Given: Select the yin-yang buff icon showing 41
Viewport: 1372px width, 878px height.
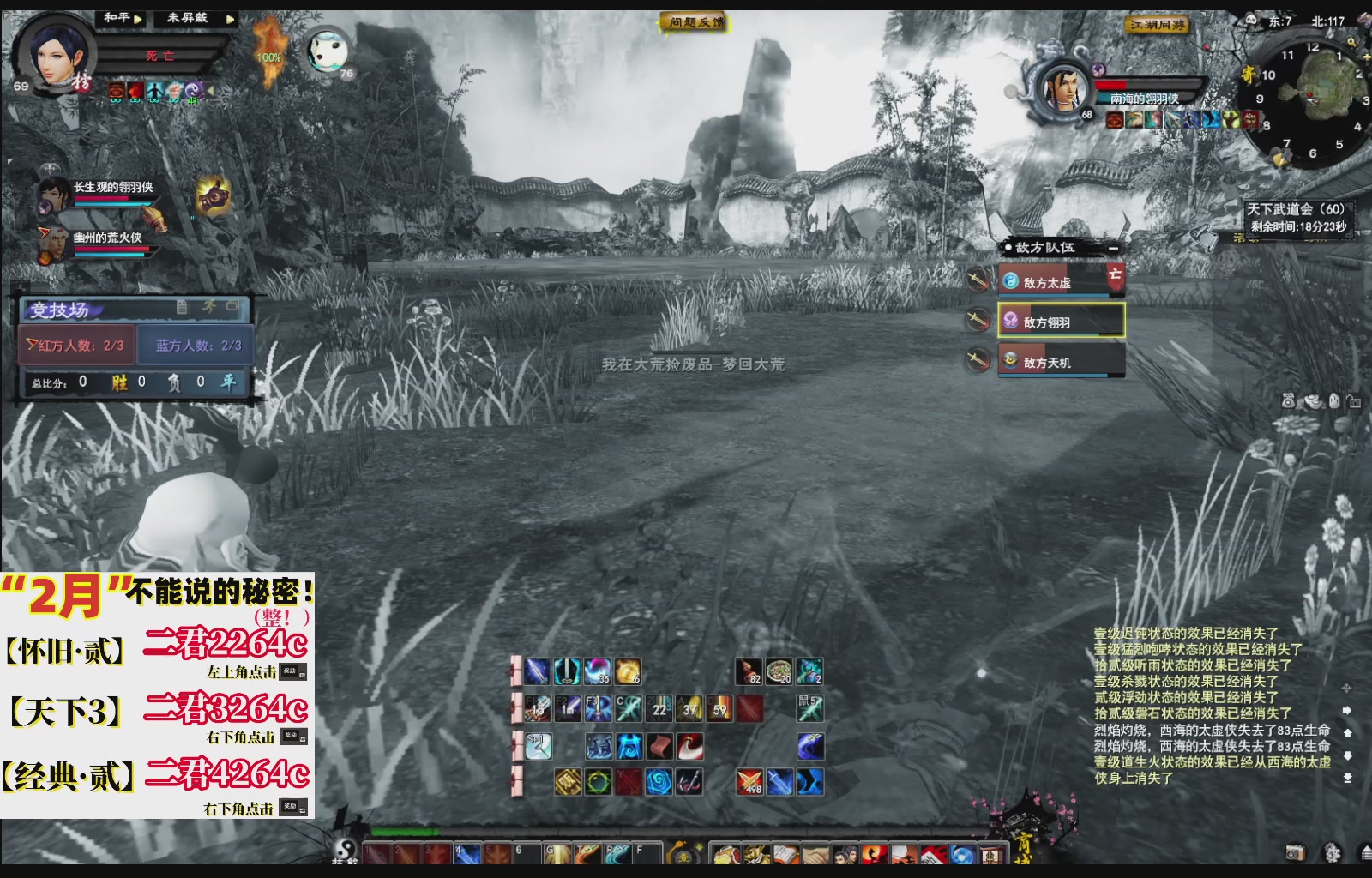Looking at the screenshot, I should tap(194, 90).
